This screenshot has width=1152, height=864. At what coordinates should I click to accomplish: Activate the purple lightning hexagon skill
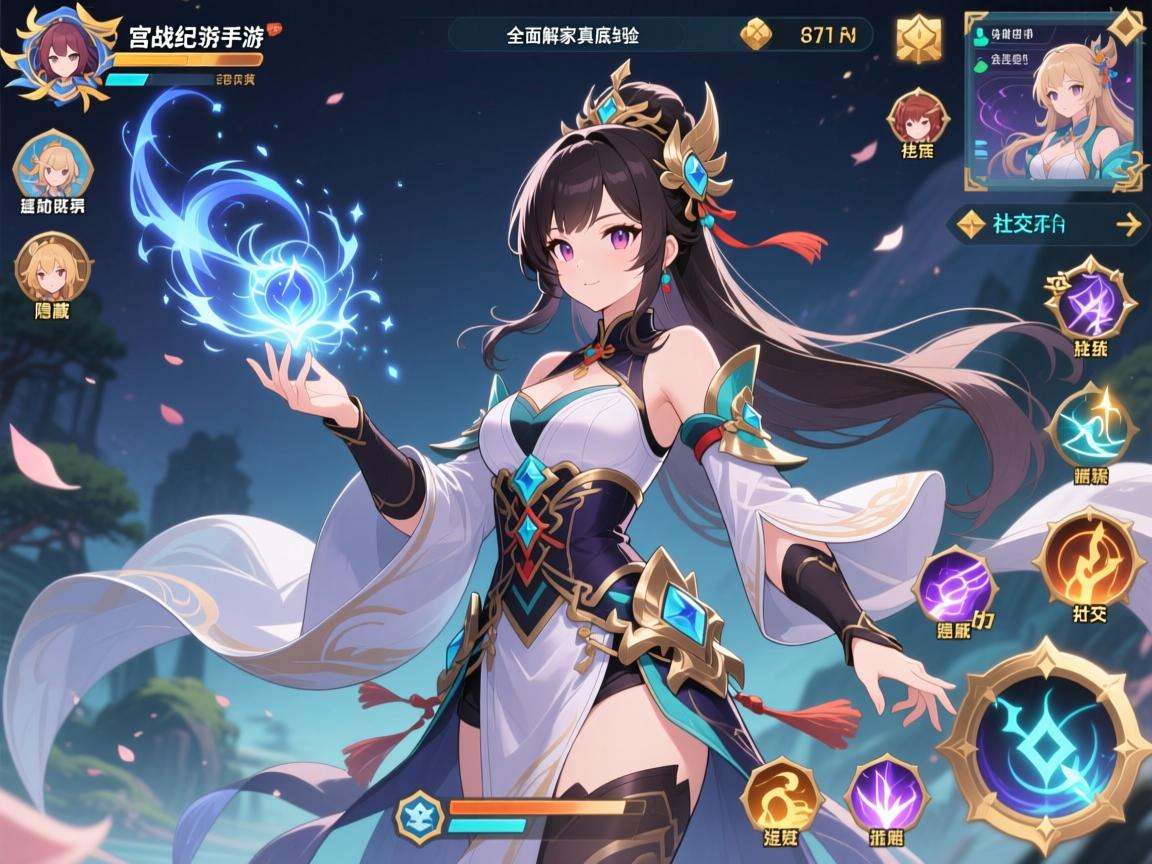[1090, 301]
